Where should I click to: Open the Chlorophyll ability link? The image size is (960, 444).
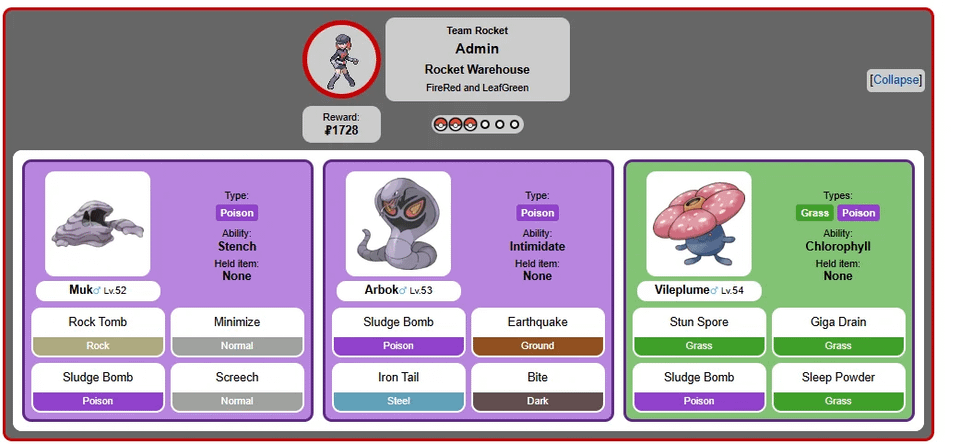[x=838, y=246]
